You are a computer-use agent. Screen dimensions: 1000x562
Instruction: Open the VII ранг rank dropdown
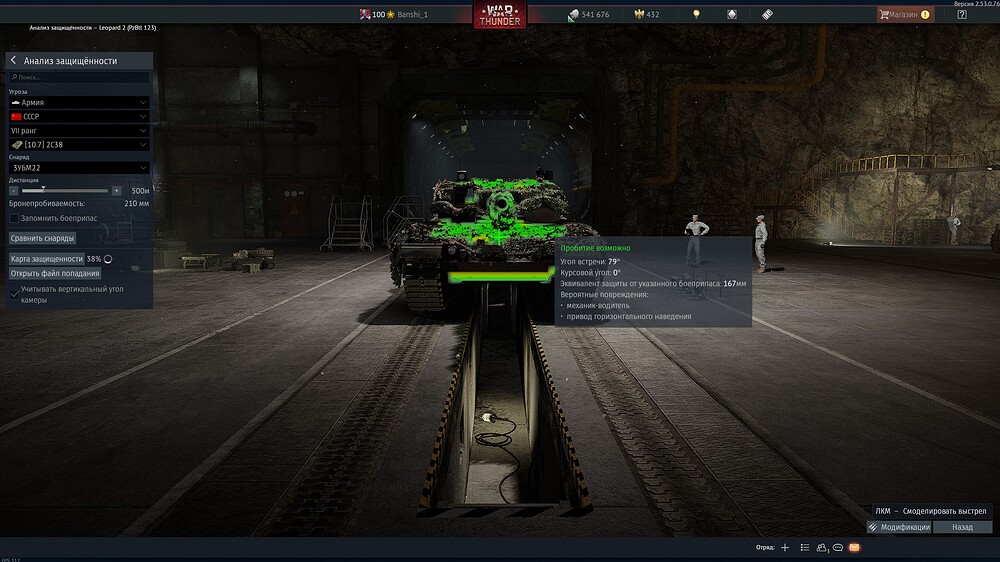pos(78,130)
